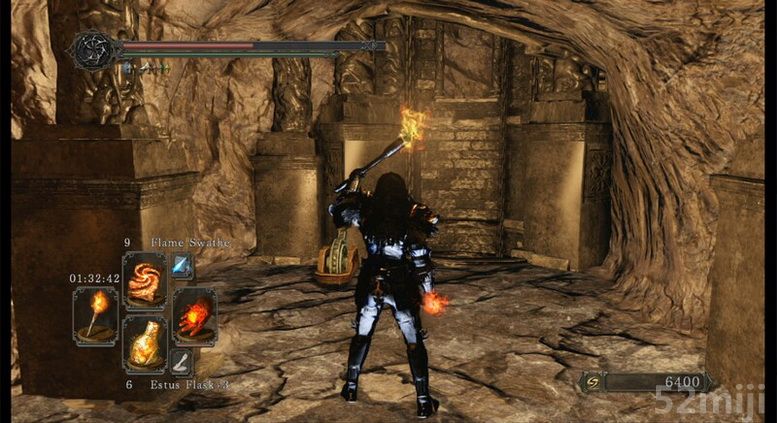Use the Estus Flask item slot
Image resolution: width=777 pixels, height=423 pixels.
tap(144, 345)
